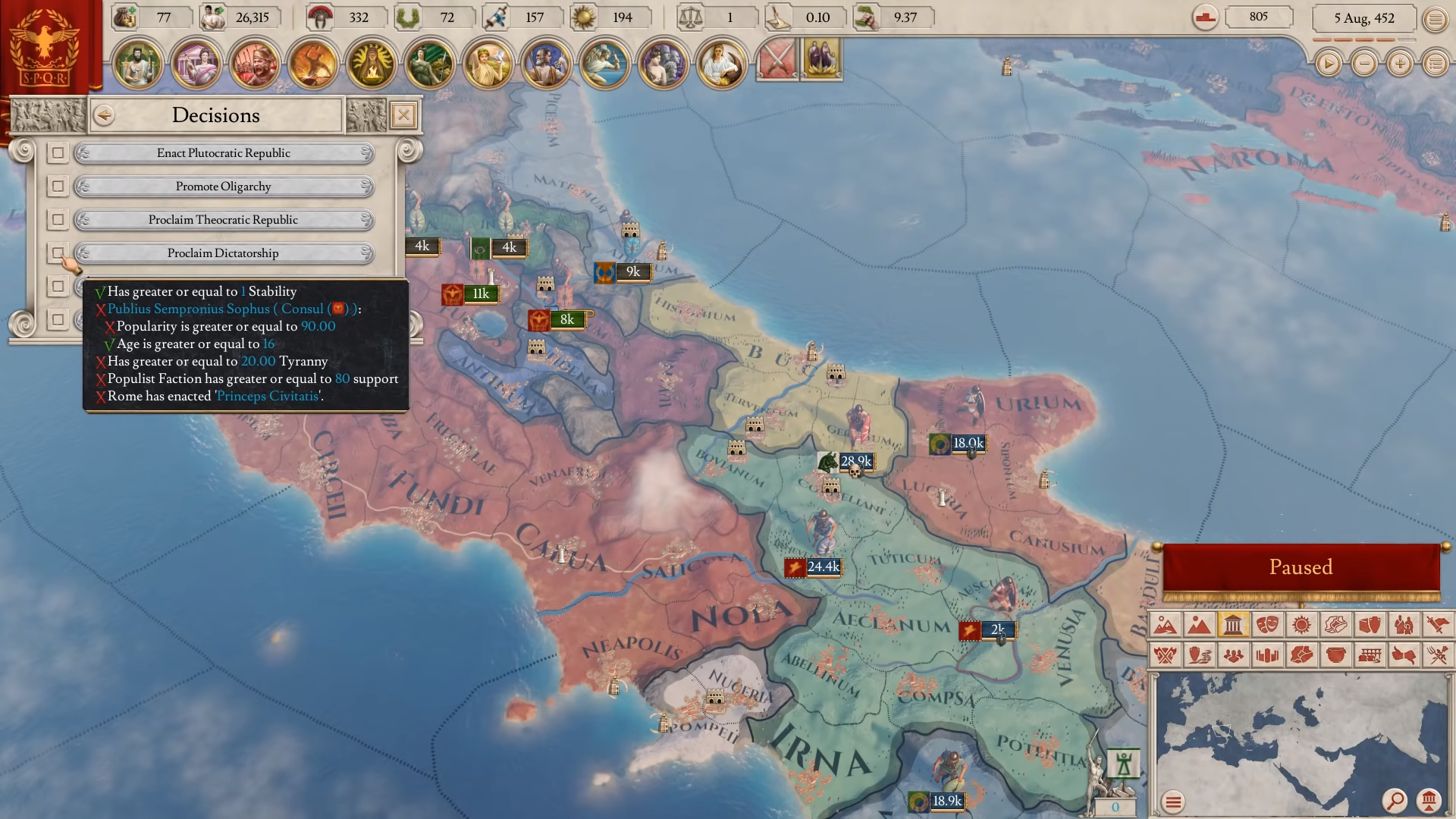The width and height of the screenshot is (1456, 819).
Task: Toggle the checkbox beside Enact Plutocratic Republic
Action: click(x=58, y=153)
